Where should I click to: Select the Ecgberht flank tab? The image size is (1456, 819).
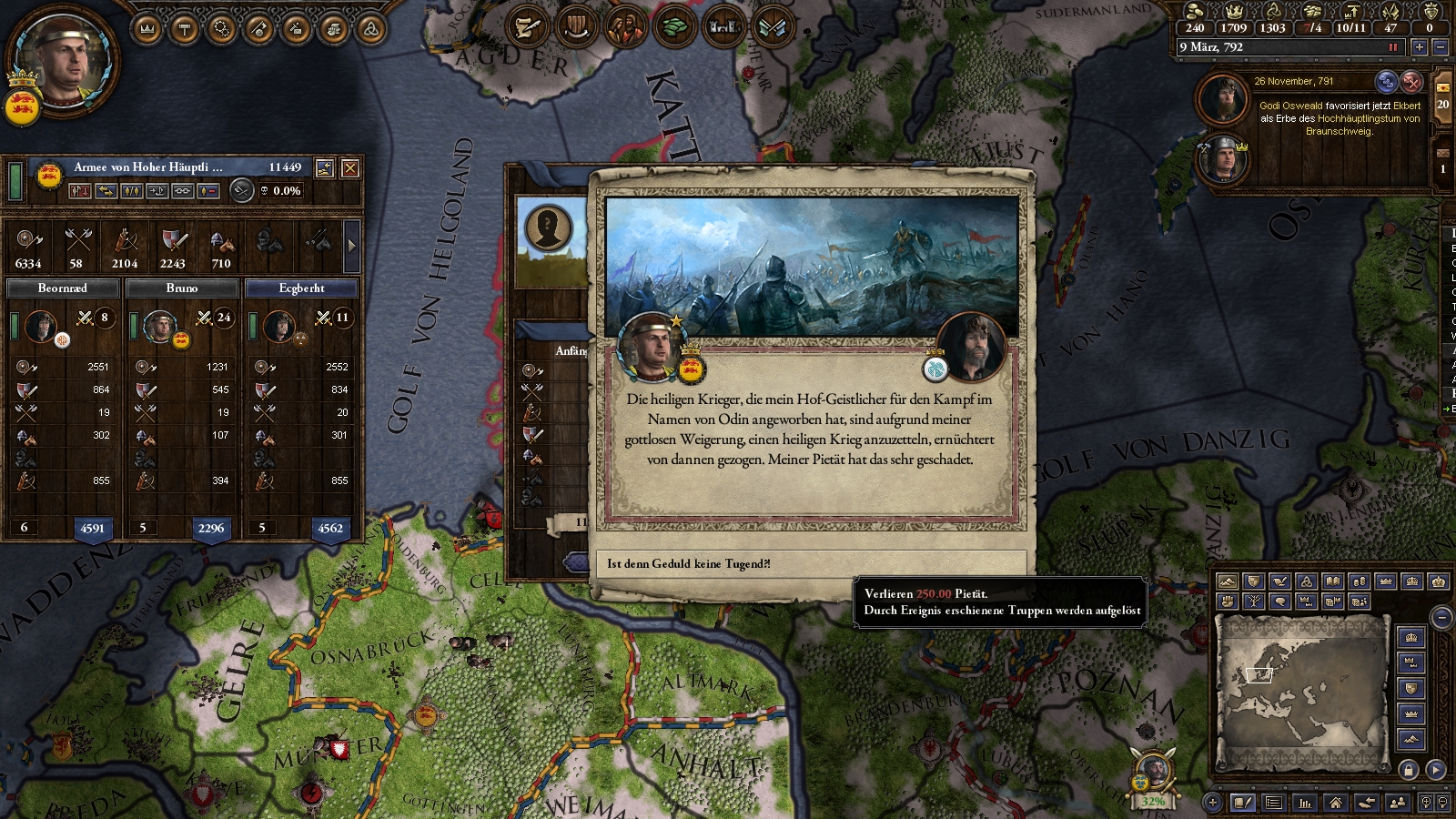click(x=301, y=288)
